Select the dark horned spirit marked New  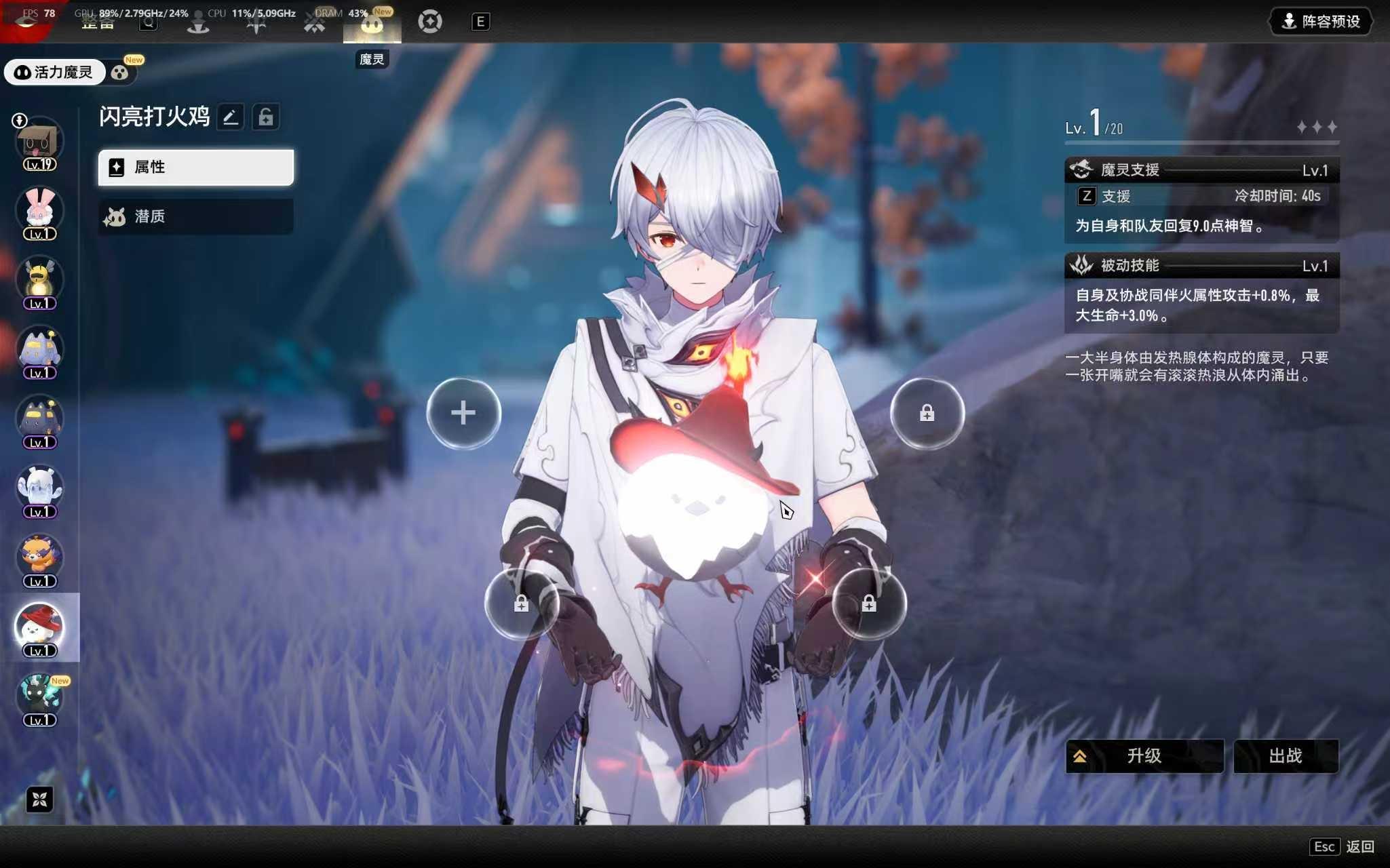(39, 696)
